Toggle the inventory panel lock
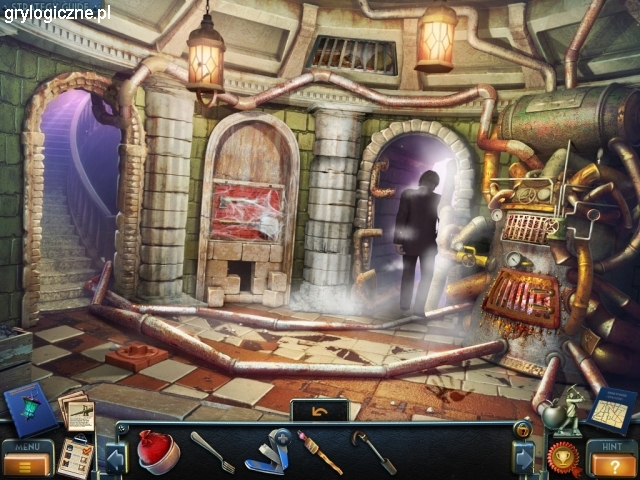This screenshot has width=640, height=480. click(x=523, y=430)
